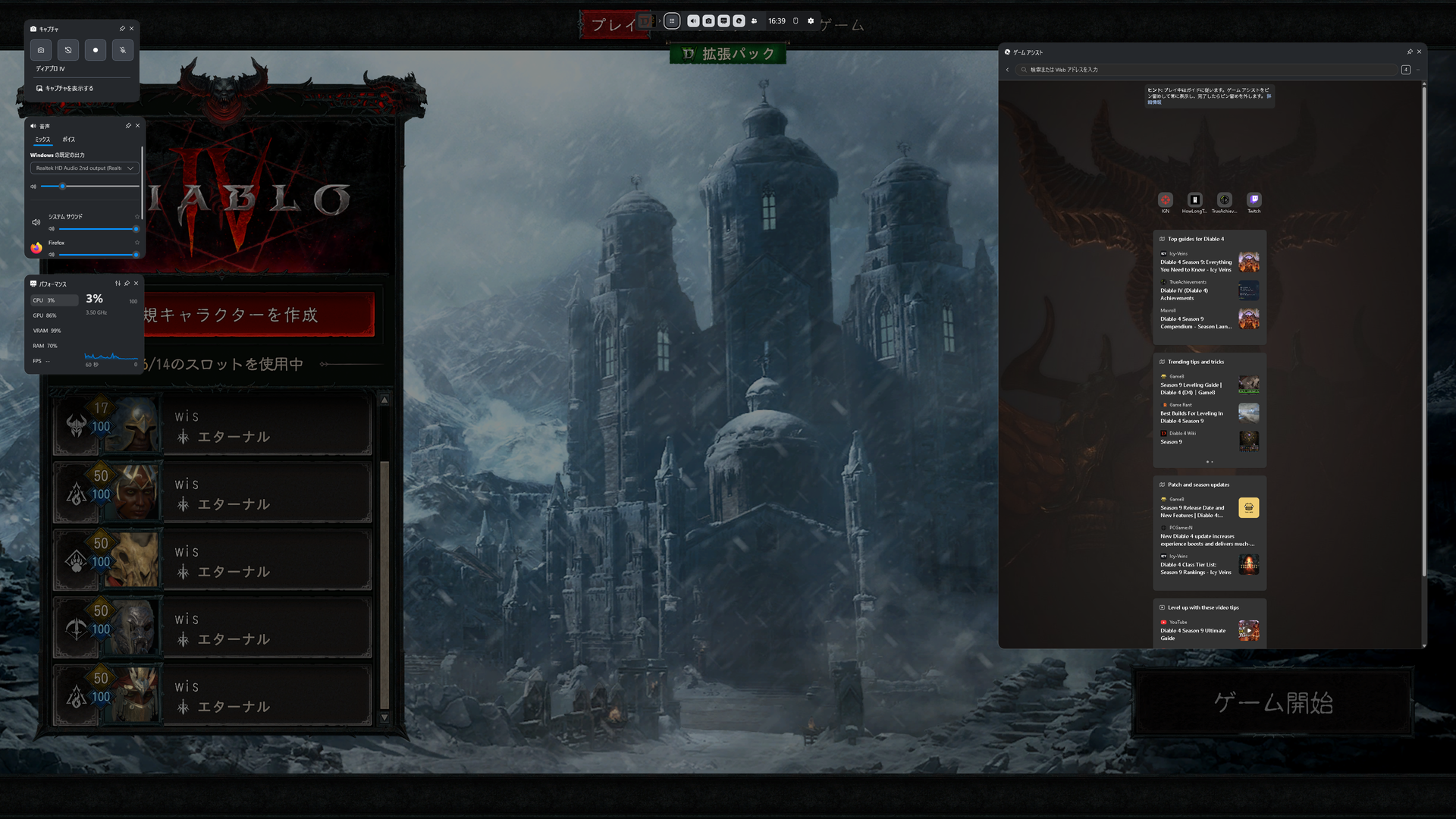Click the back chevron in Game Assist
Screen dimensions: 1456x819
(x=1007, y=69)
